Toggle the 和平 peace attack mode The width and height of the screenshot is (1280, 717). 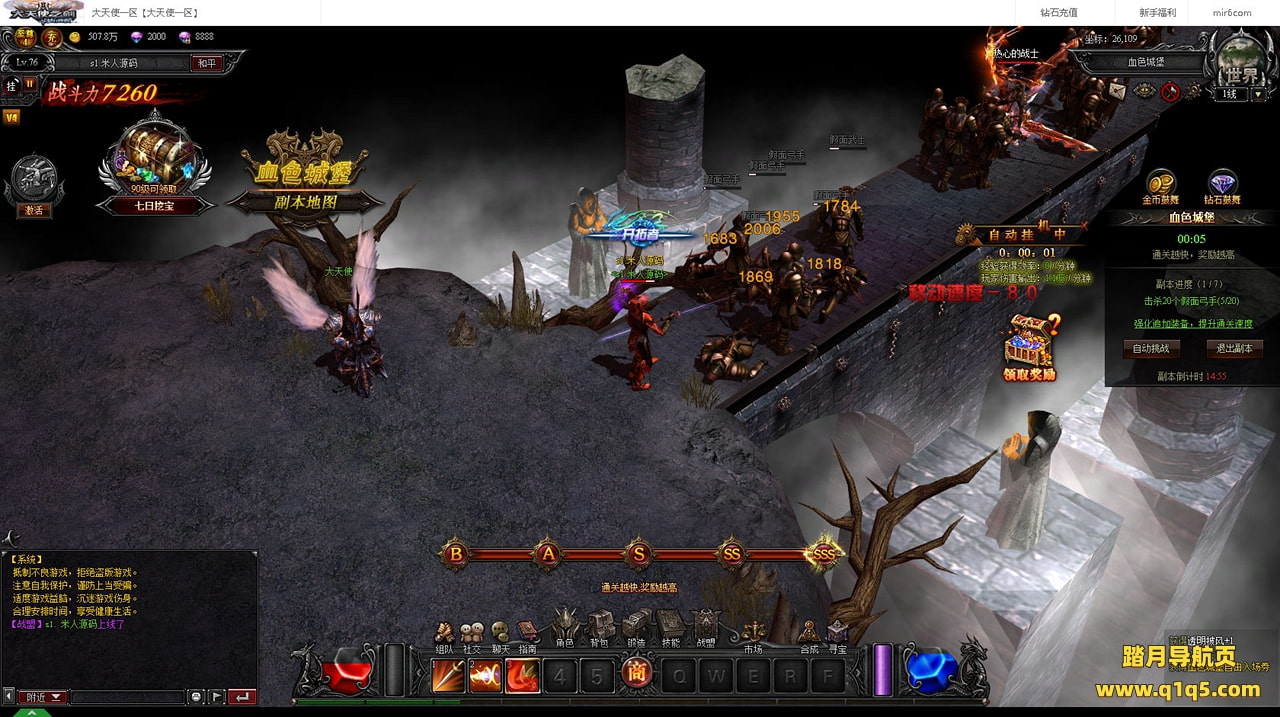click(206, 63)
